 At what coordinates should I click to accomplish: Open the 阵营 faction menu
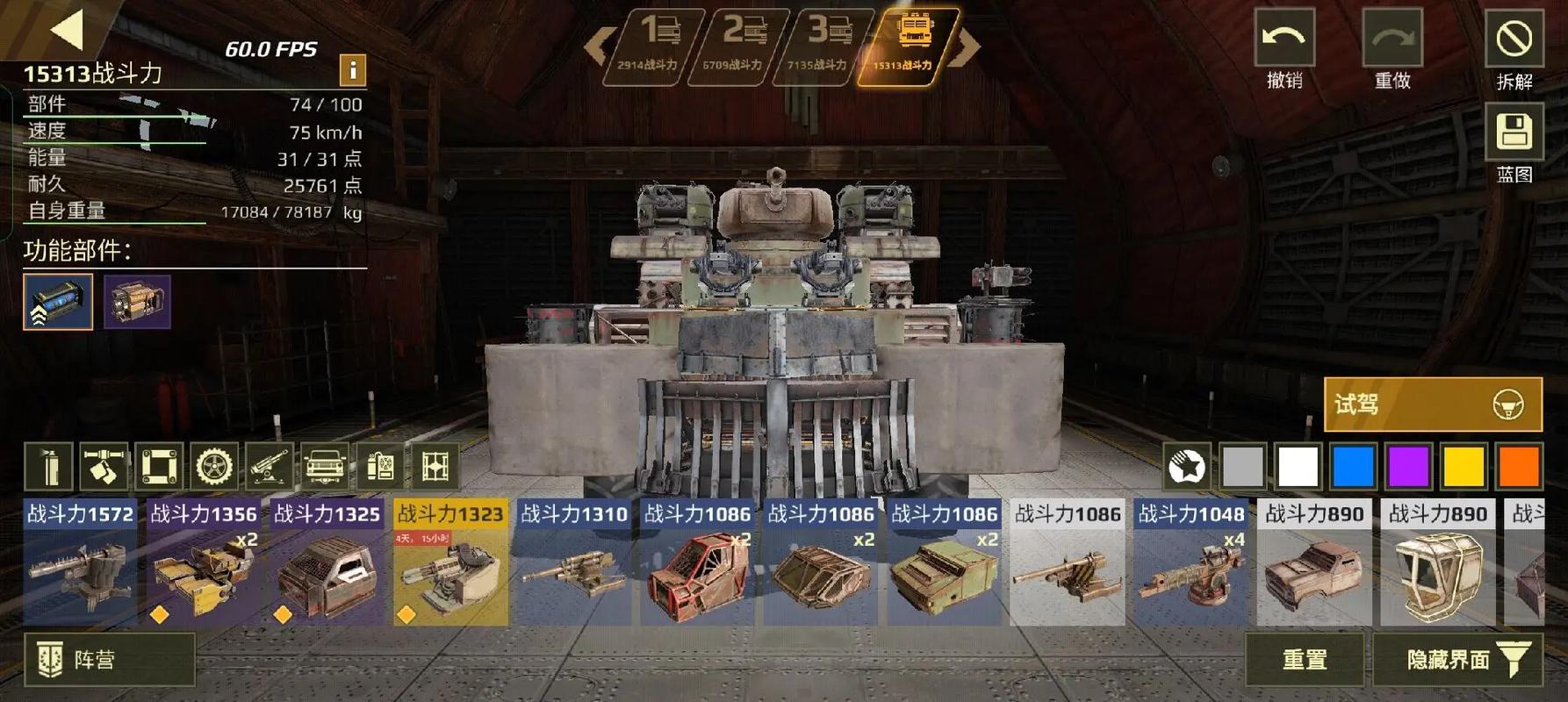(109, 659)
